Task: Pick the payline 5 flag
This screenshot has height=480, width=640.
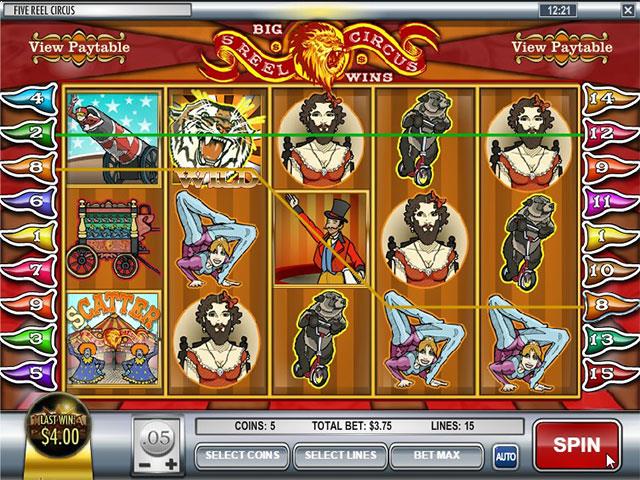Action: tap(28, 373)
